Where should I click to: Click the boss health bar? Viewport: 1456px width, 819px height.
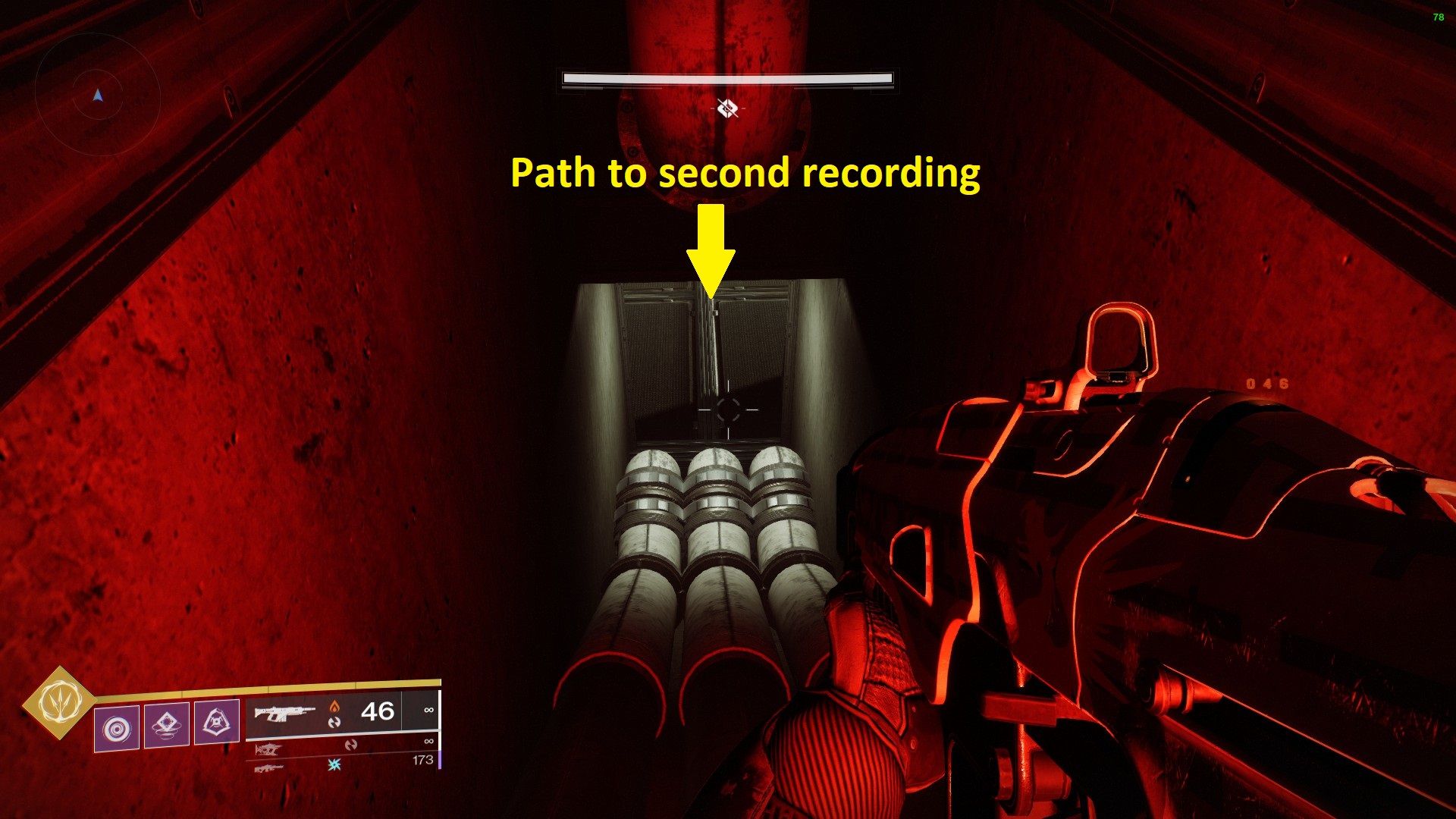(726, 79)
